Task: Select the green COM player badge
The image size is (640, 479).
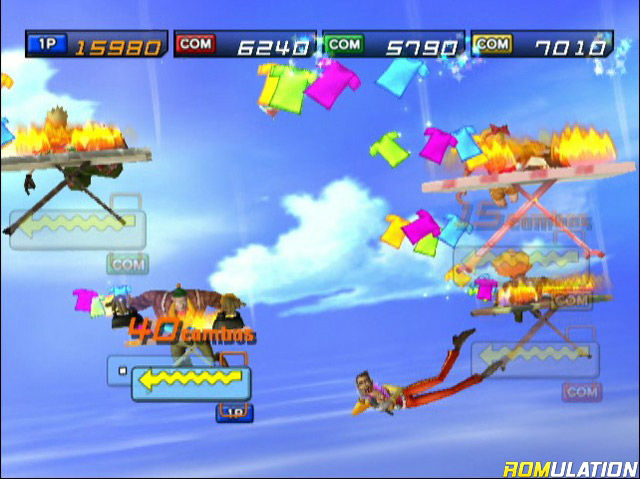Action: click(343, 44)
